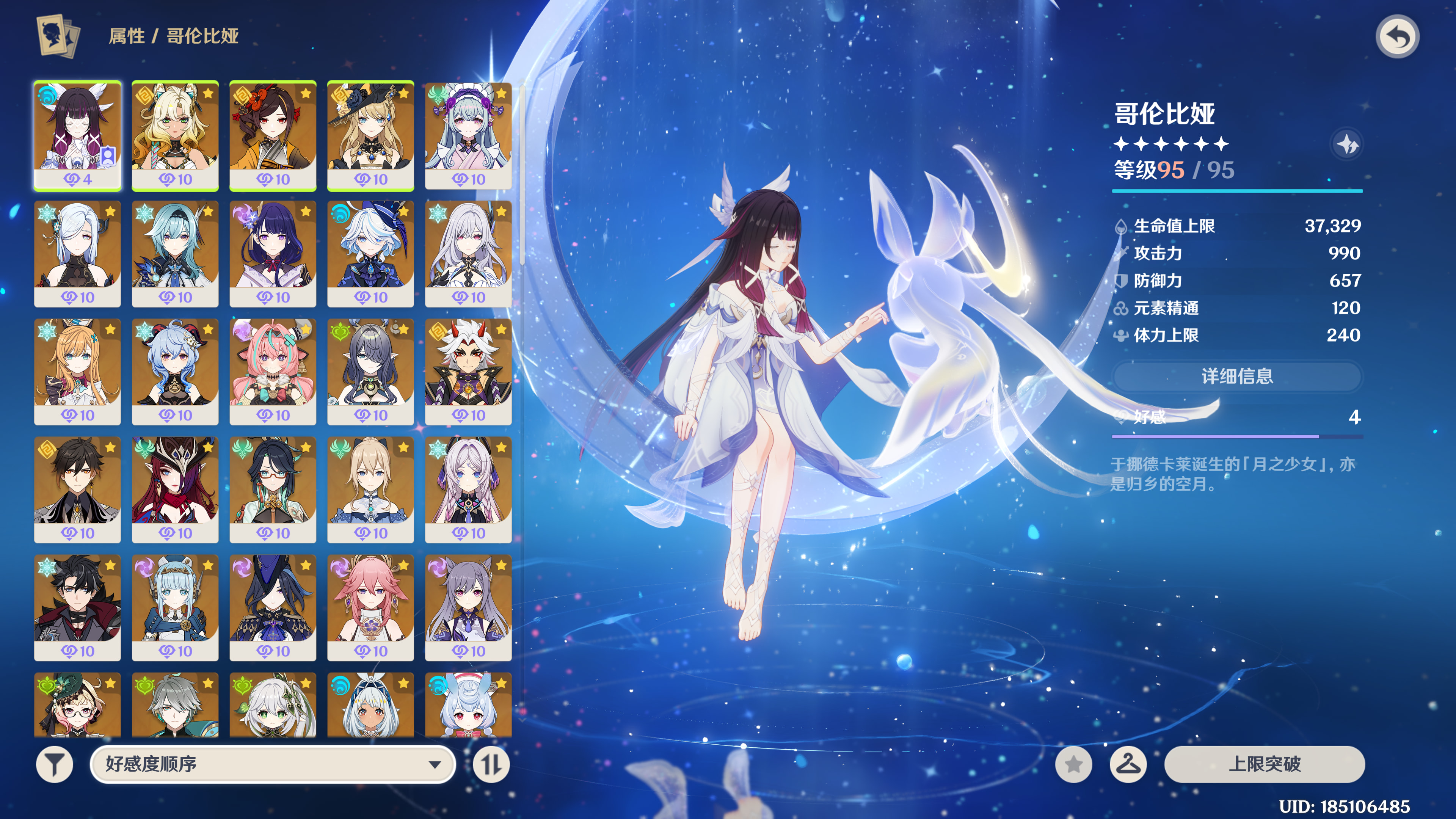Click the 上限突破 button
The height and width of the screenshot is (819, 1456).
point(1264,764)
